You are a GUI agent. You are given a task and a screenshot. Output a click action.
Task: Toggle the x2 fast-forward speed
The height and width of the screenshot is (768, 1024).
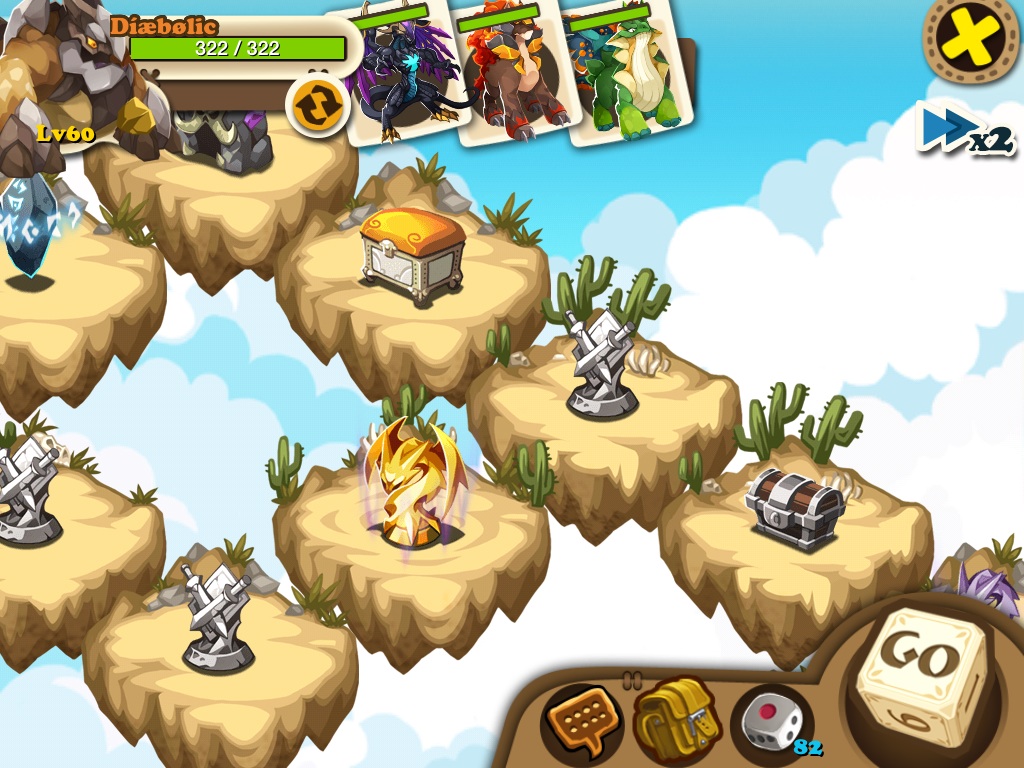963,131
